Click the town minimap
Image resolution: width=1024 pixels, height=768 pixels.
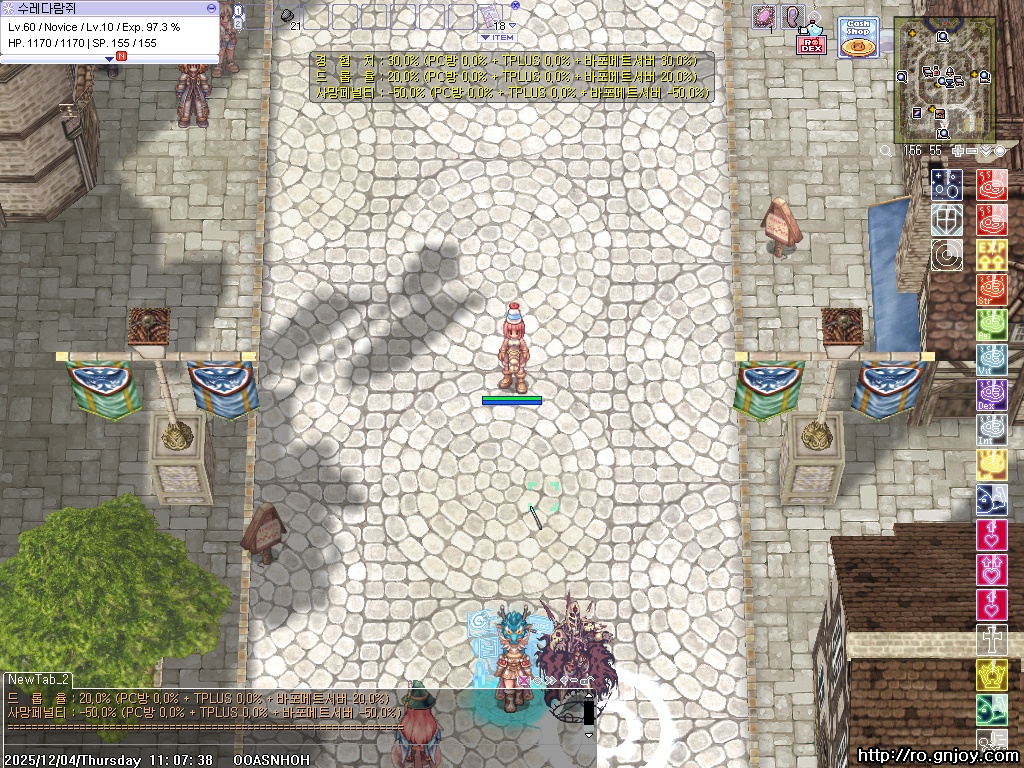point(945,79)
